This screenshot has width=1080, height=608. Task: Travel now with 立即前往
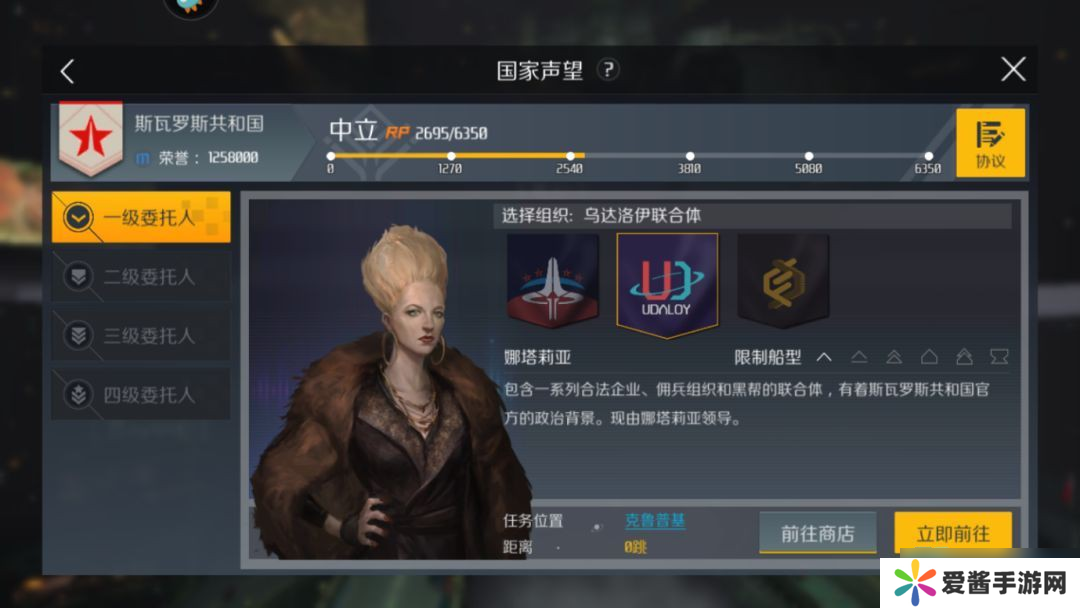point(952,533)
